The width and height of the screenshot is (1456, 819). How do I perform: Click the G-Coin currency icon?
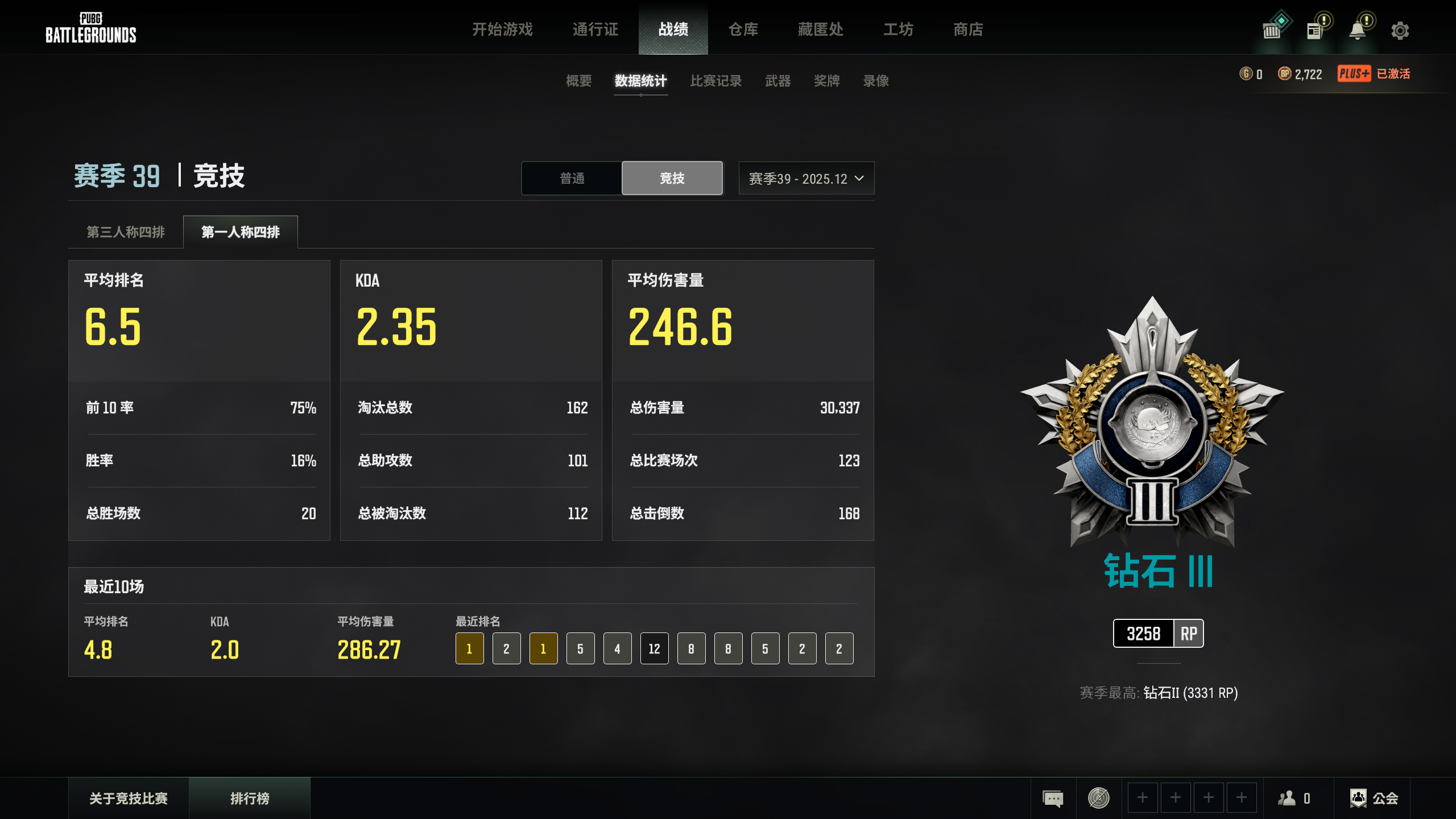(1246, 73)
